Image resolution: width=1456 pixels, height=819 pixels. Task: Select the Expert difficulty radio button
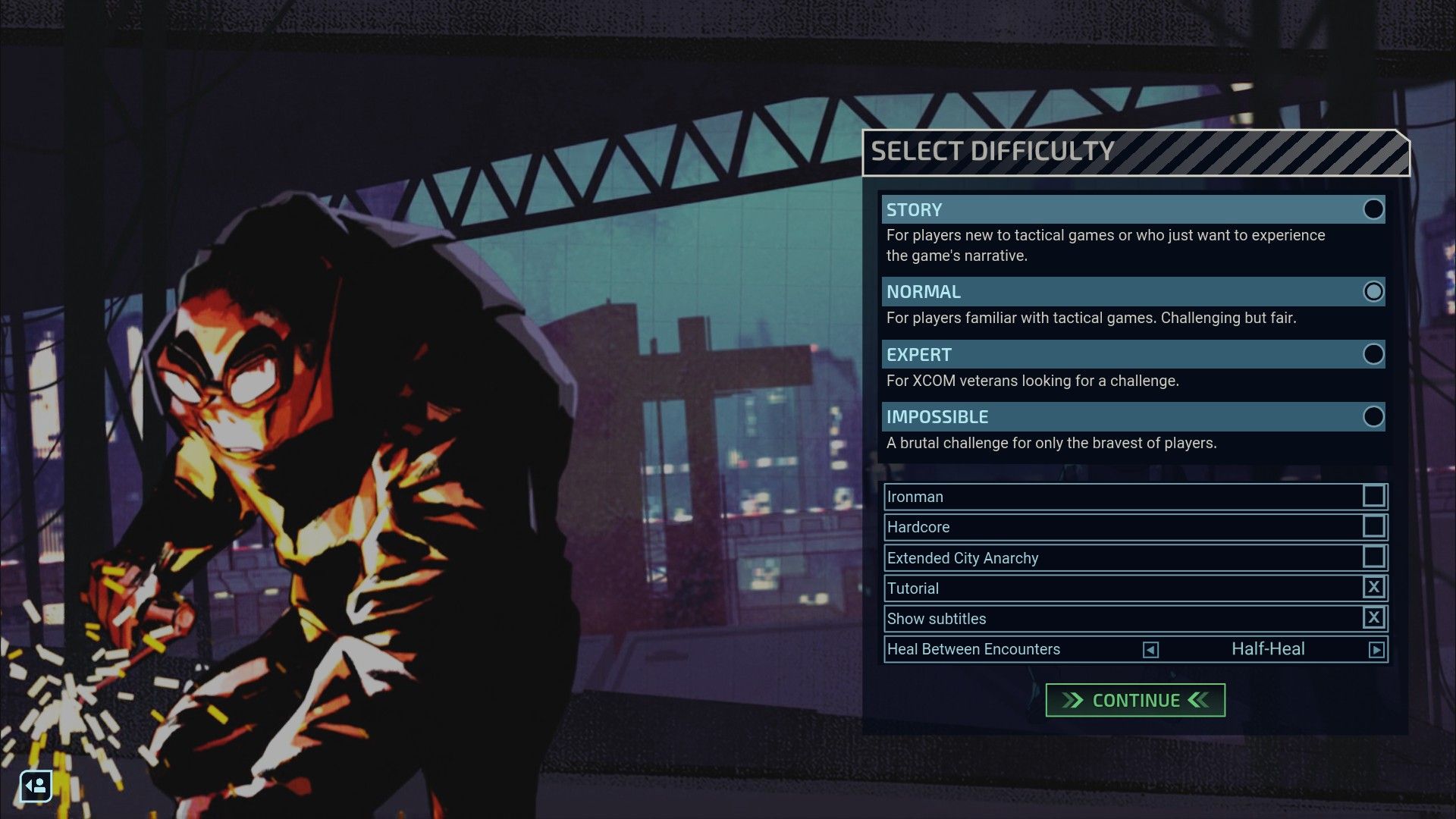[x=1374, y=354]
